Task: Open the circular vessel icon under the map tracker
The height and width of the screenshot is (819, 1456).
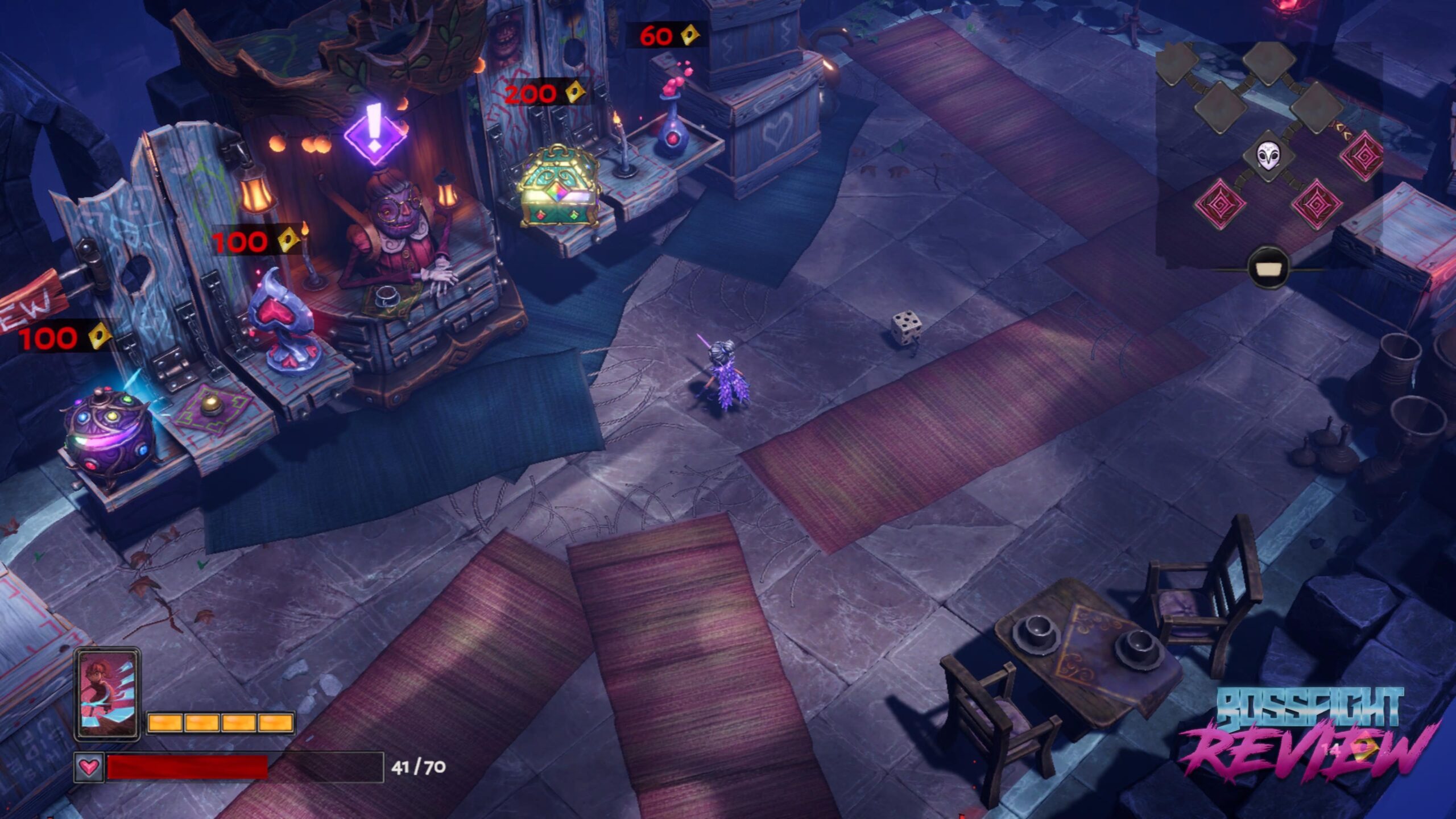Action: click(1268, 267)
